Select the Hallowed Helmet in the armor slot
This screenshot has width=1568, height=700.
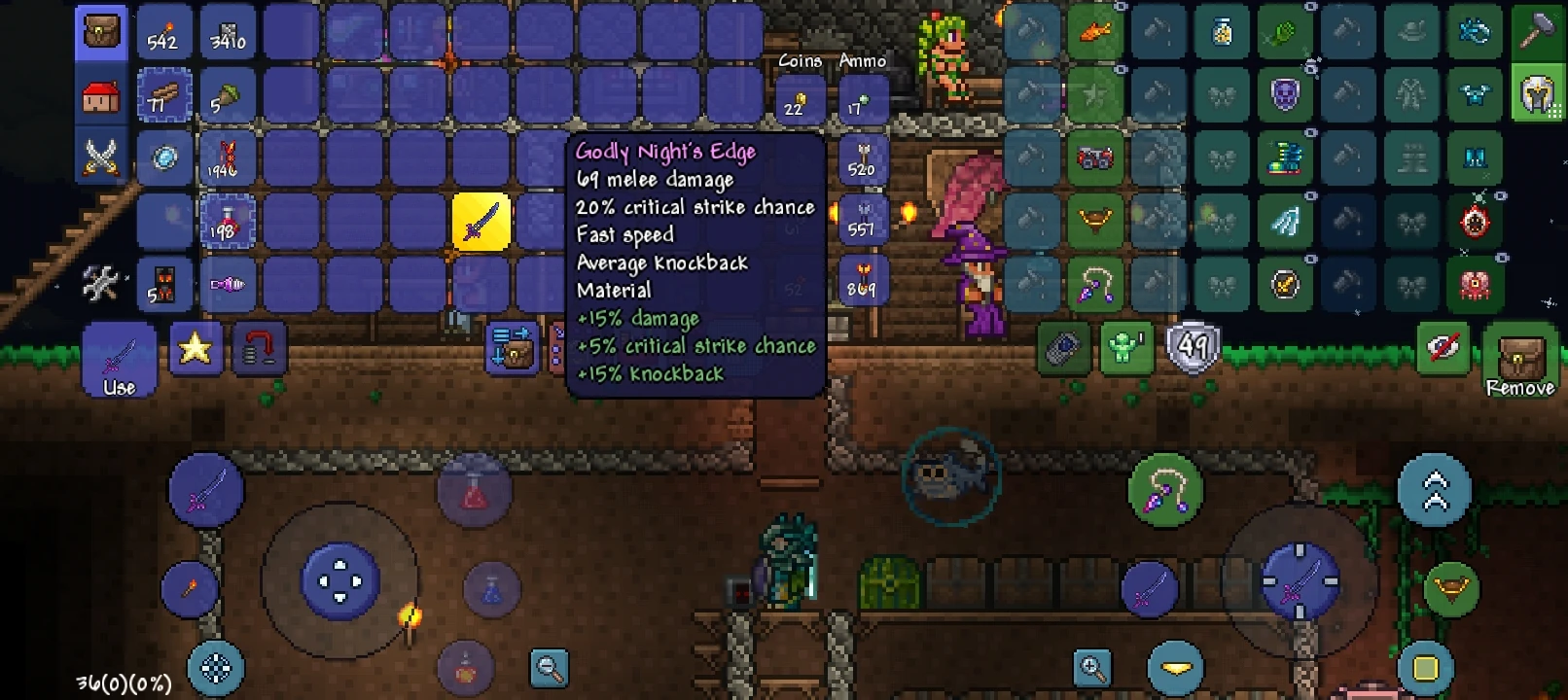click(1540, 94)
